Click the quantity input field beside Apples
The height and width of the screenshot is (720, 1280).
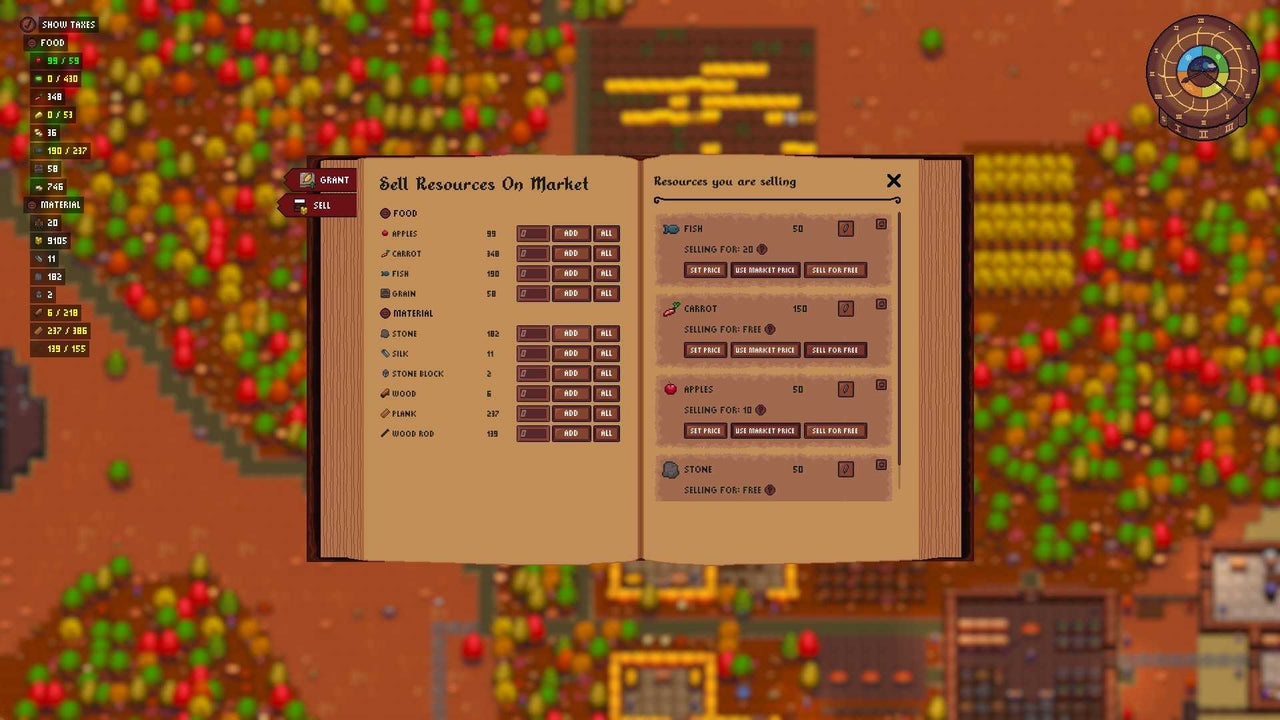531,233
